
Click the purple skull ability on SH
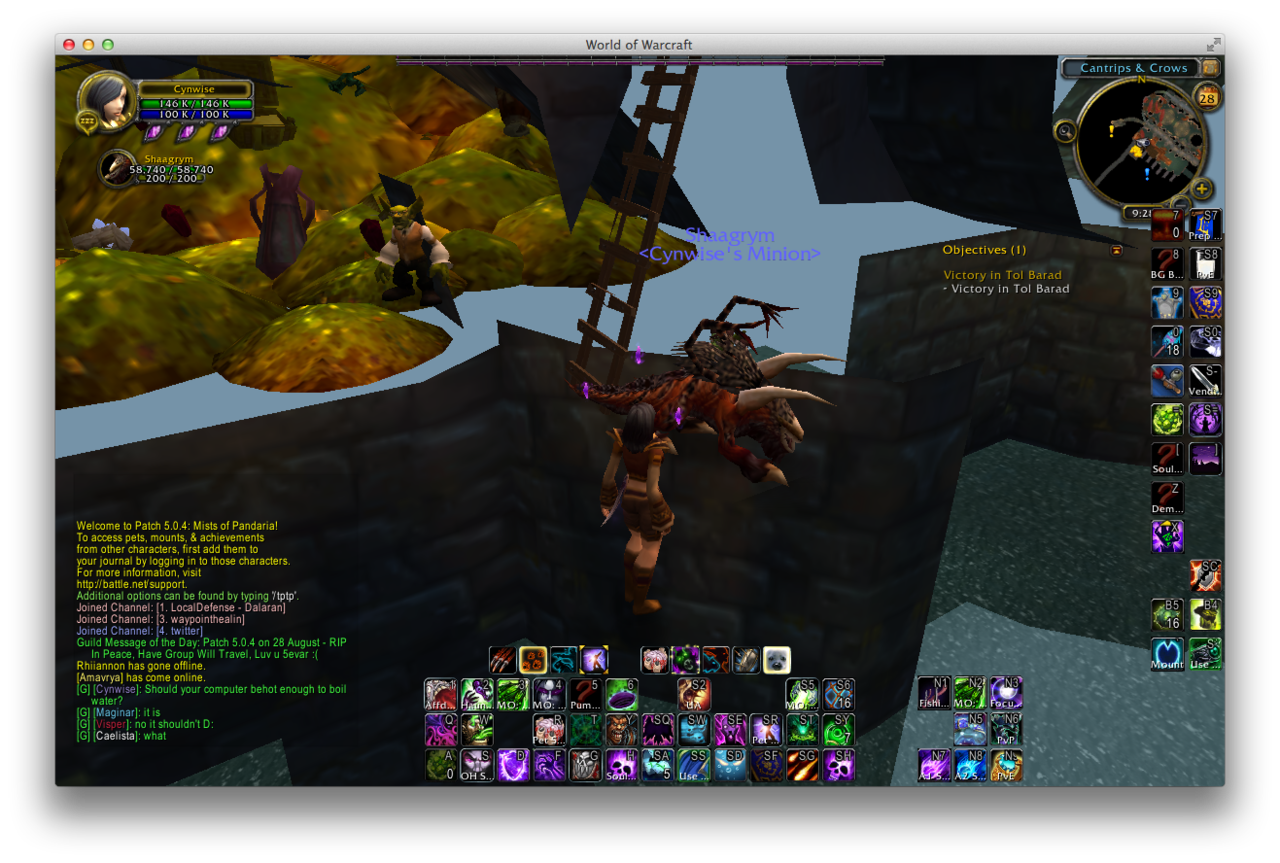838,765
